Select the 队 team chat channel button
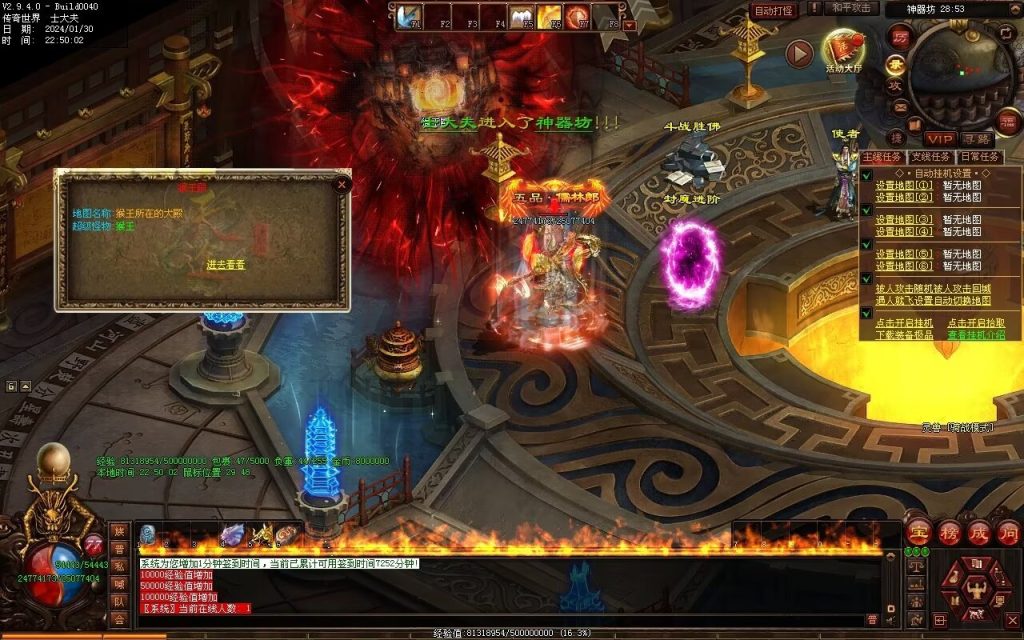This screenshot has width=1024, height=640. pos(119,602)
